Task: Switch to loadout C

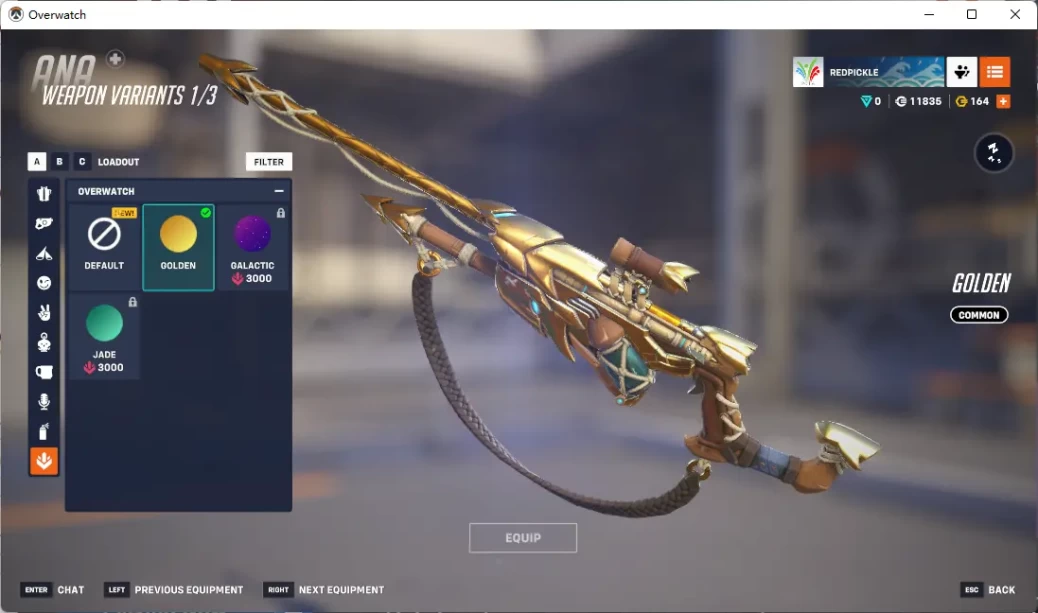Action: tap(82, 161)
